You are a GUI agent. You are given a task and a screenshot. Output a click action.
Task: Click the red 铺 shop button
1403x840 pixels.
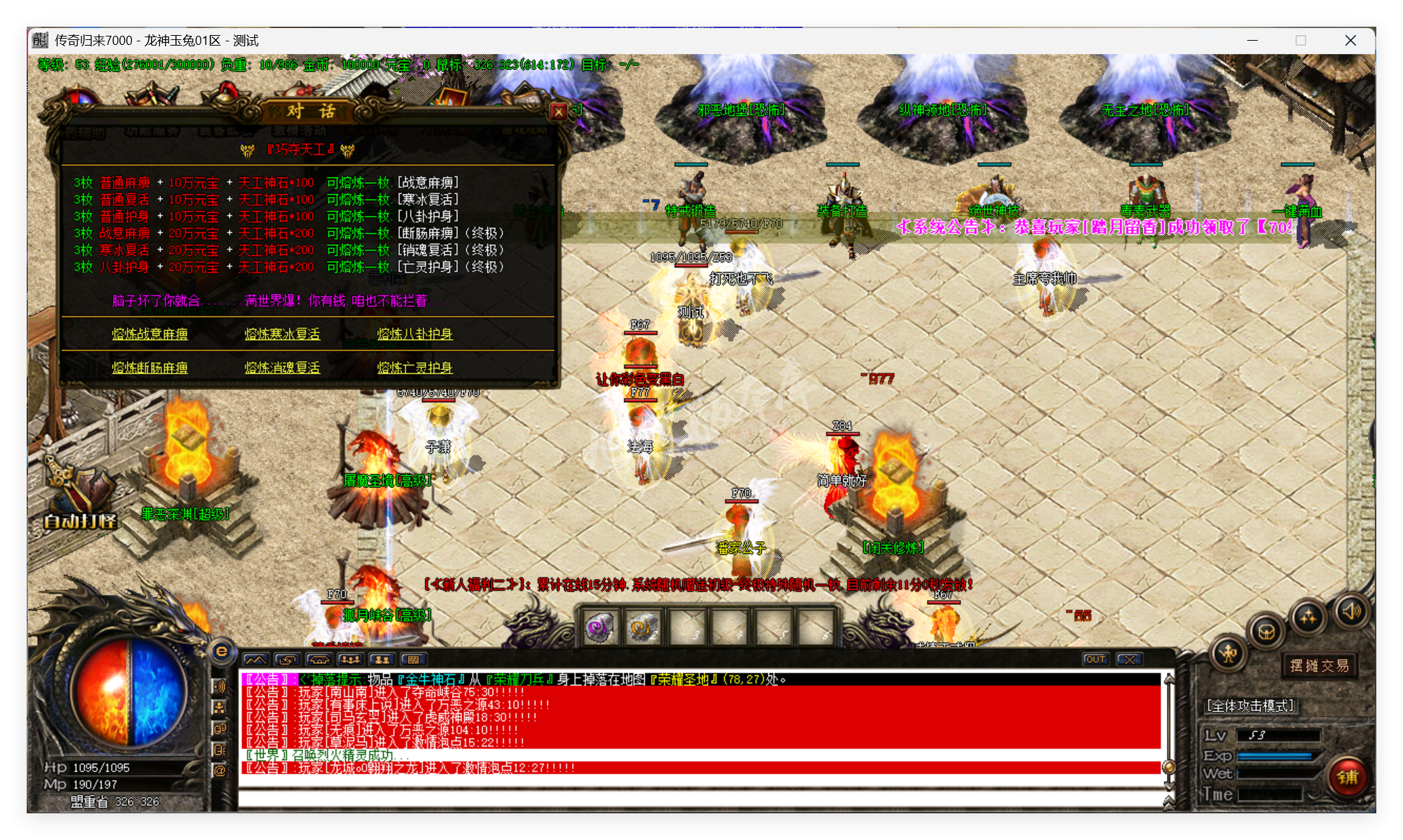[x=1348, y=778]
